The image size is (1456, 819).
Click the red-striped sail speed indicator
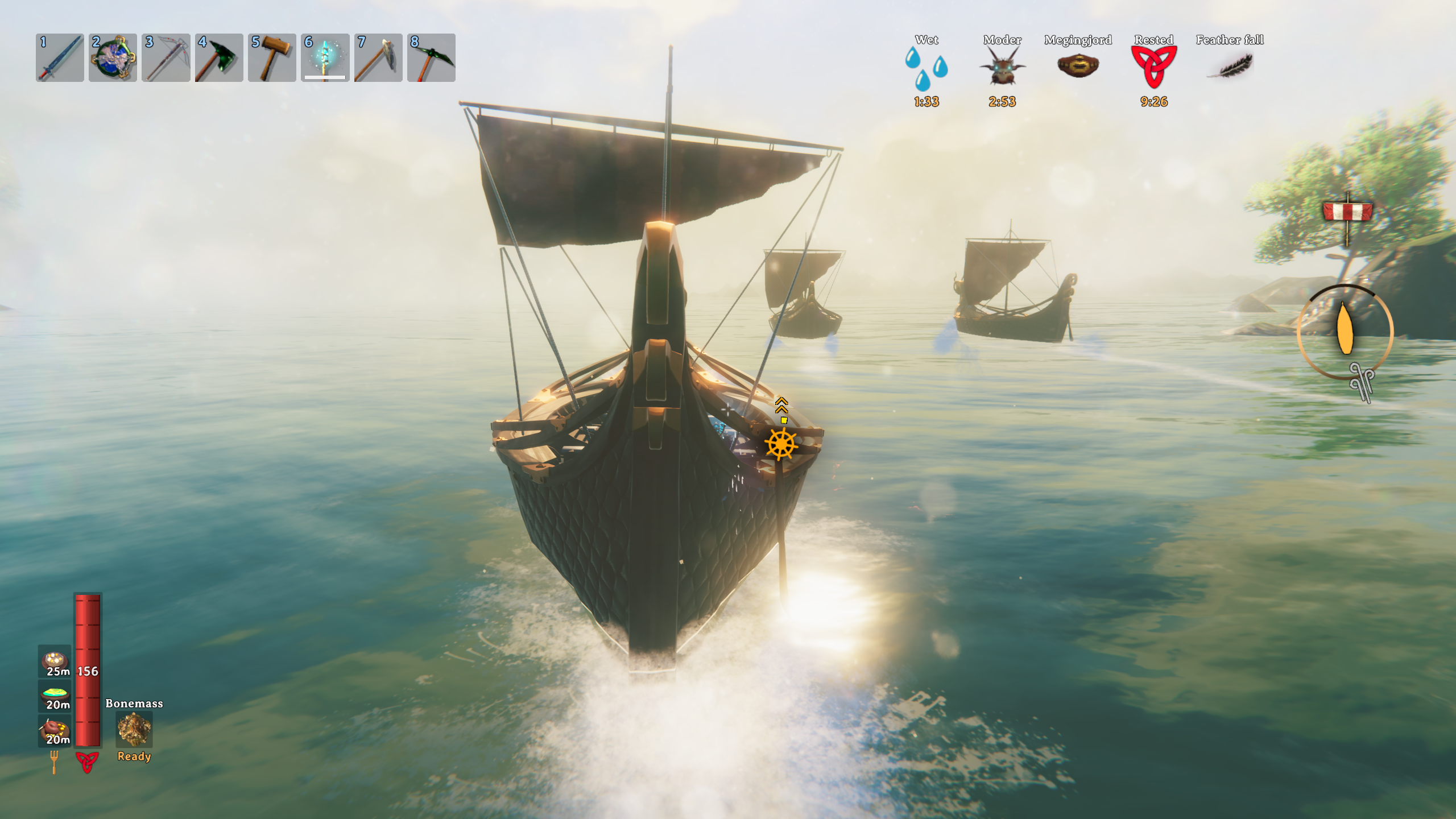click(1347, 212)
